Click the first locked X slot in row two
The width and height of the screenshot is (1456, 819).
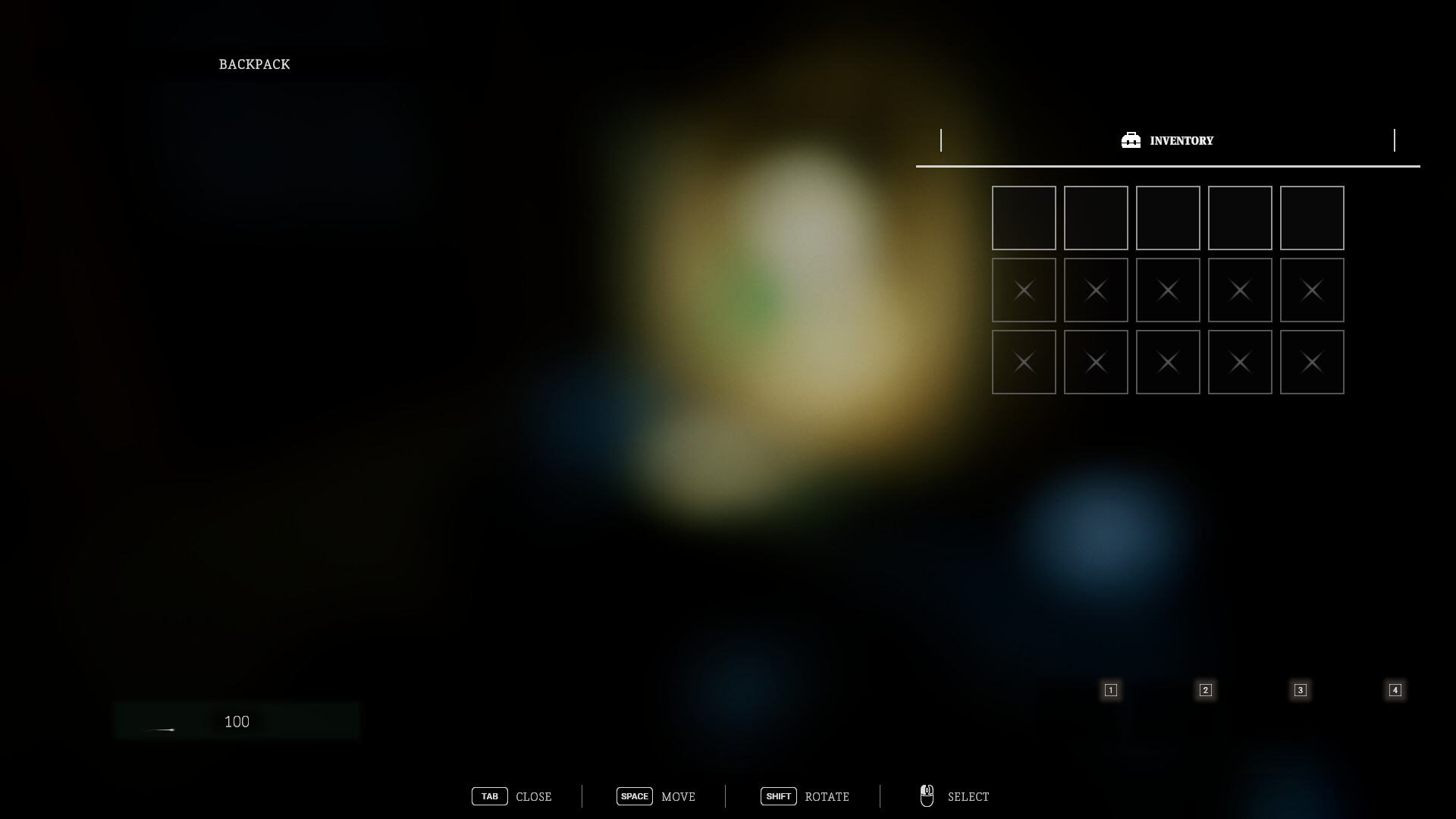coord(1024,290)
